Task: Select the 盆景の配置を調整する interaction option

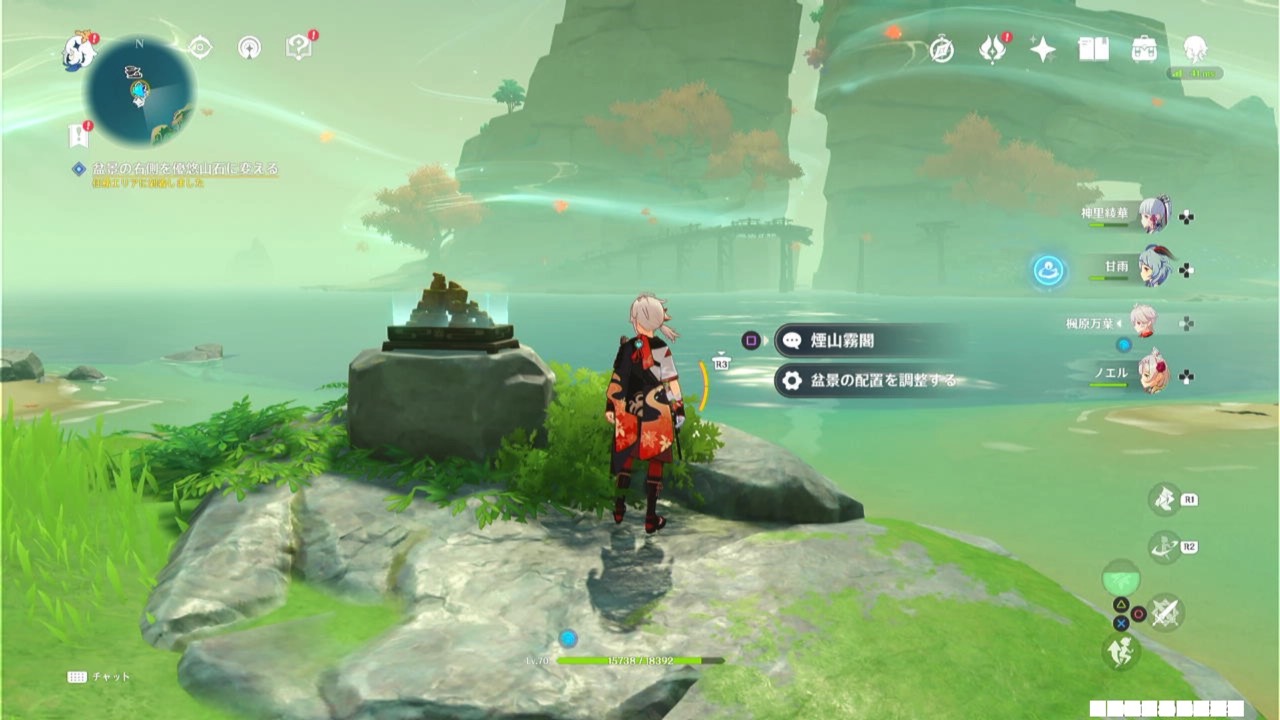Action: point(860,382)
